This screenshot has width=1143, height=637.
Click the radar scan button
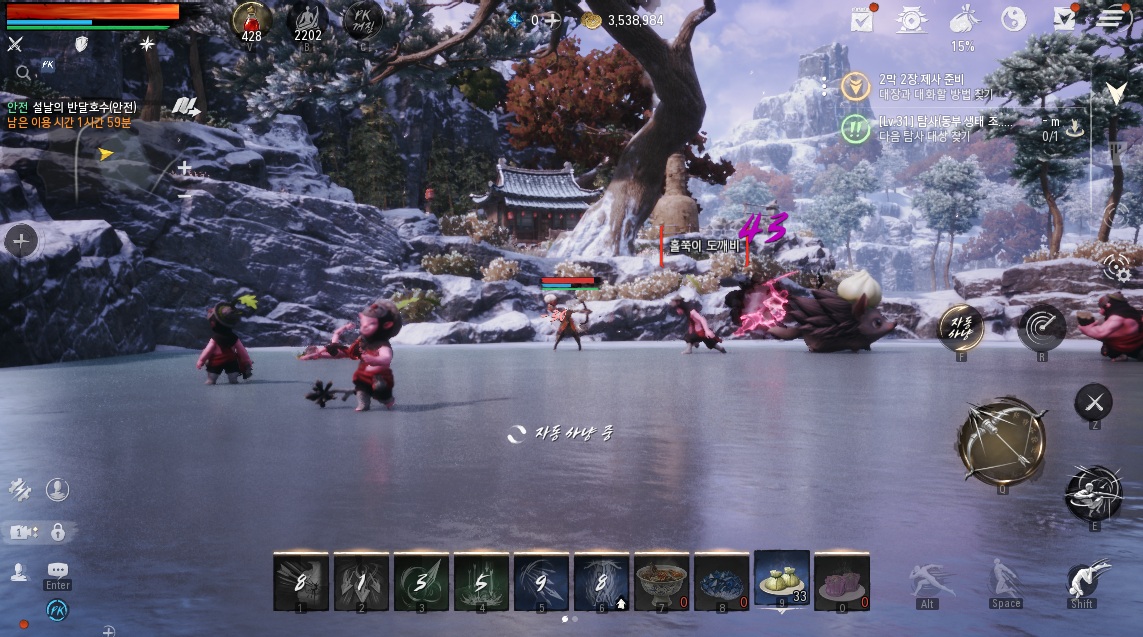pyautogui.click(x=1041, y=327)
